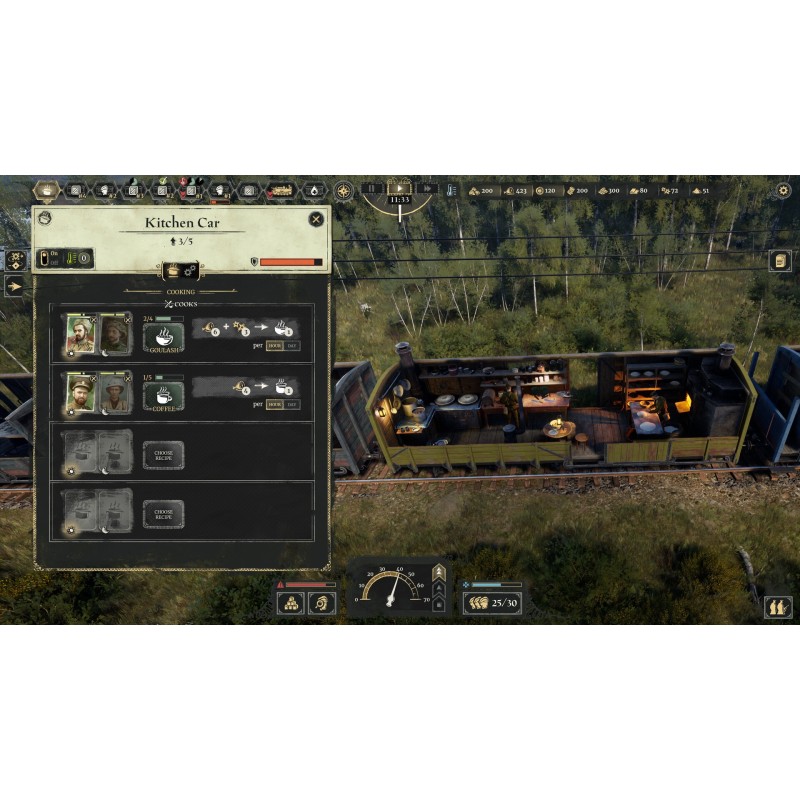800x800 pixels.
Task: Select the water drop hexagon in the train bar
Action: 313,190
